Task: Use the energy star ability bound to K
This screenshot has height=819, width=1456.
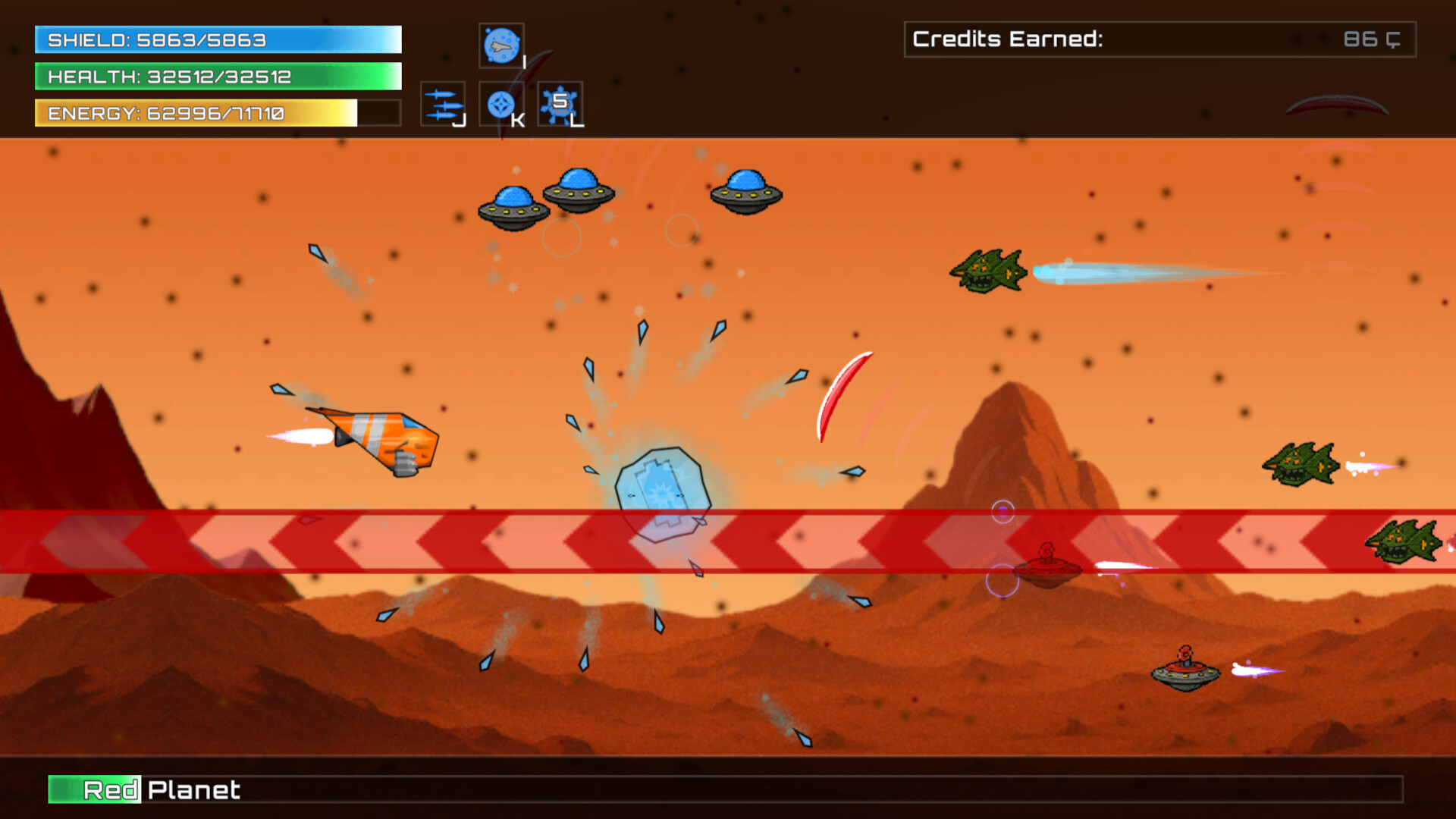Action: (x=501, y=104)
